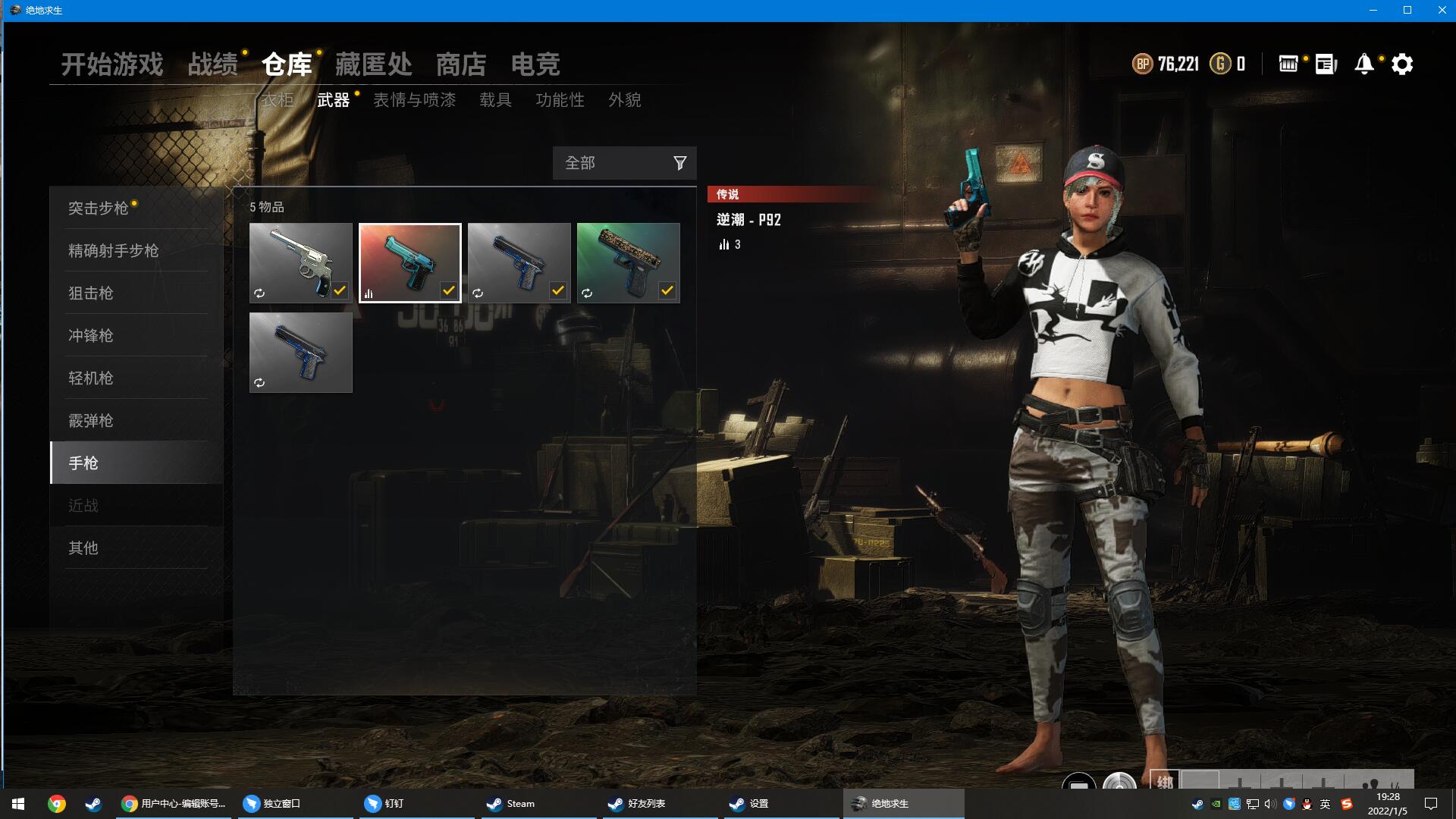Screen dimensions: 1456x819
Task: Click the survivor pass icon beside the currencies
Action: tap(1288, 64)
